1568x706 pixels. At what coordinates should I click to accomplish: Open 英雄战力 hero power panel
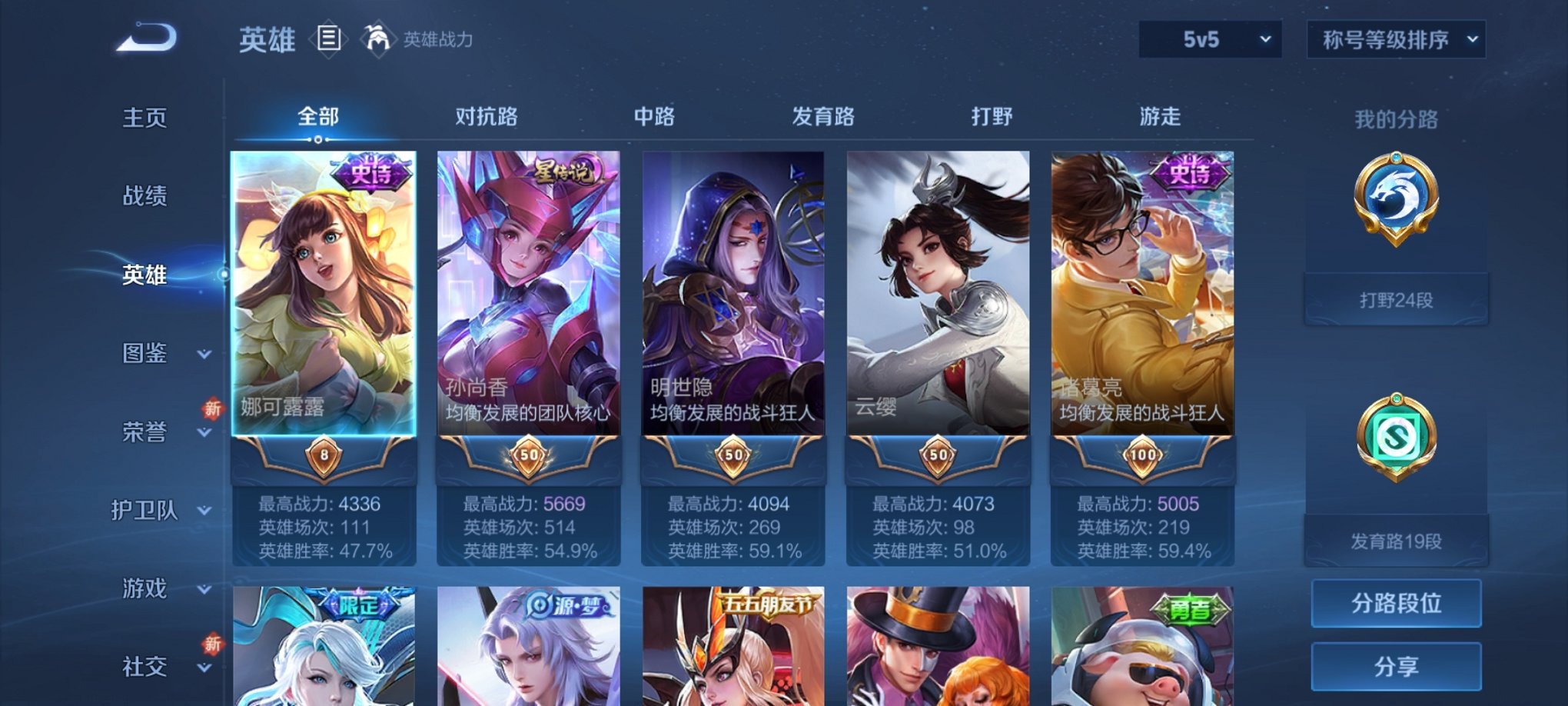coord(427,40)
